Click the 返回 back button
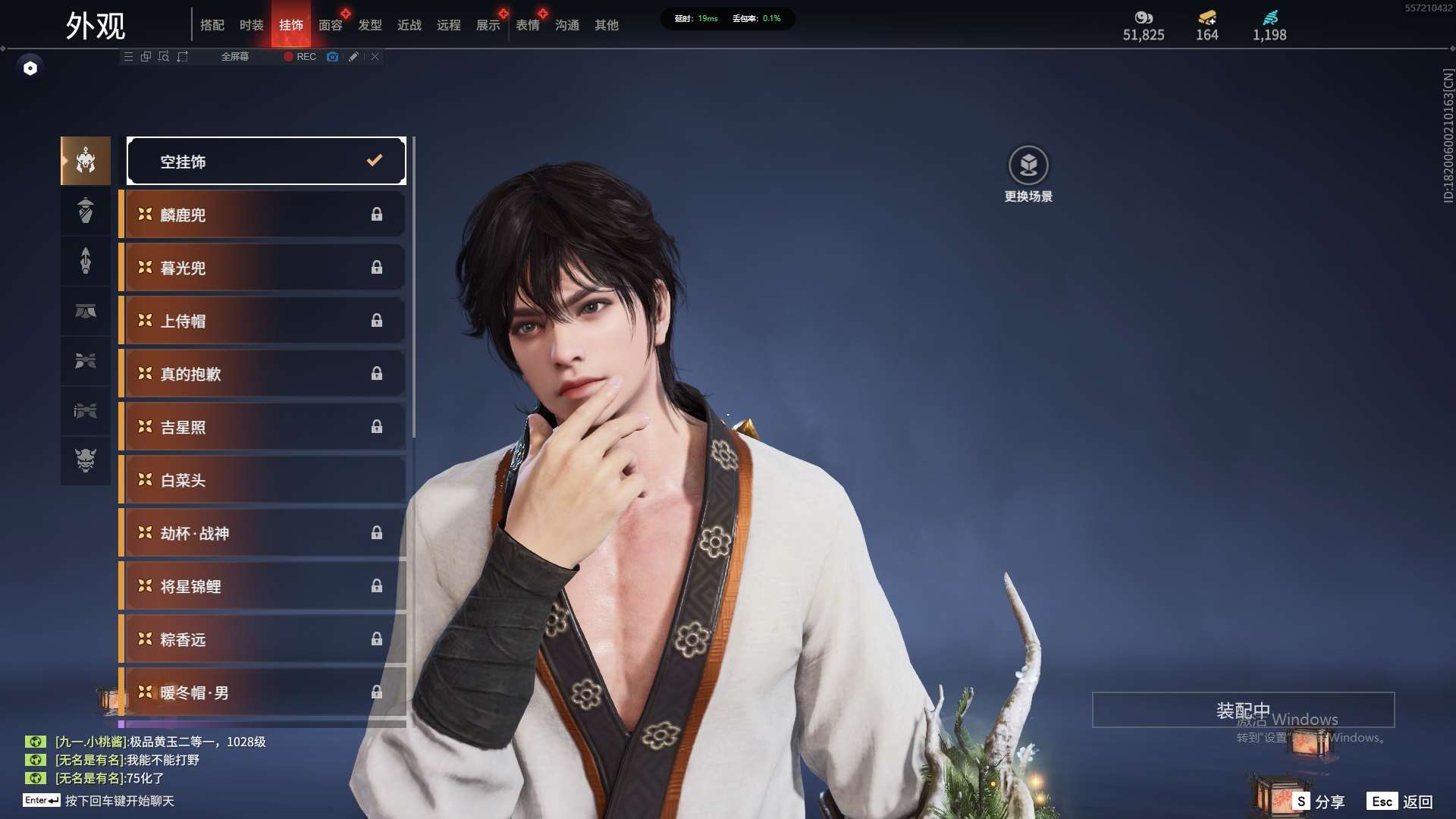The image size is (1456, 819). (x=1401, y=802)
